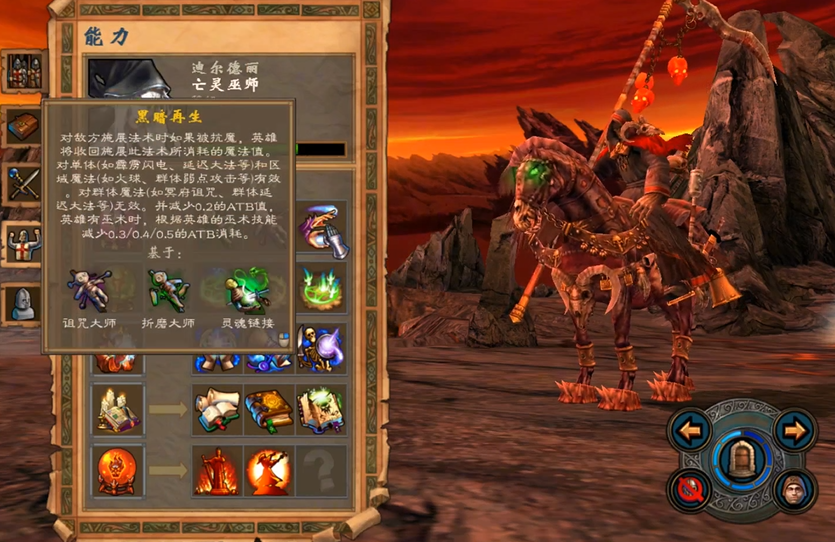Select the green-covered spellbook ability icon

pyautogui.click(x=269, y=409)
